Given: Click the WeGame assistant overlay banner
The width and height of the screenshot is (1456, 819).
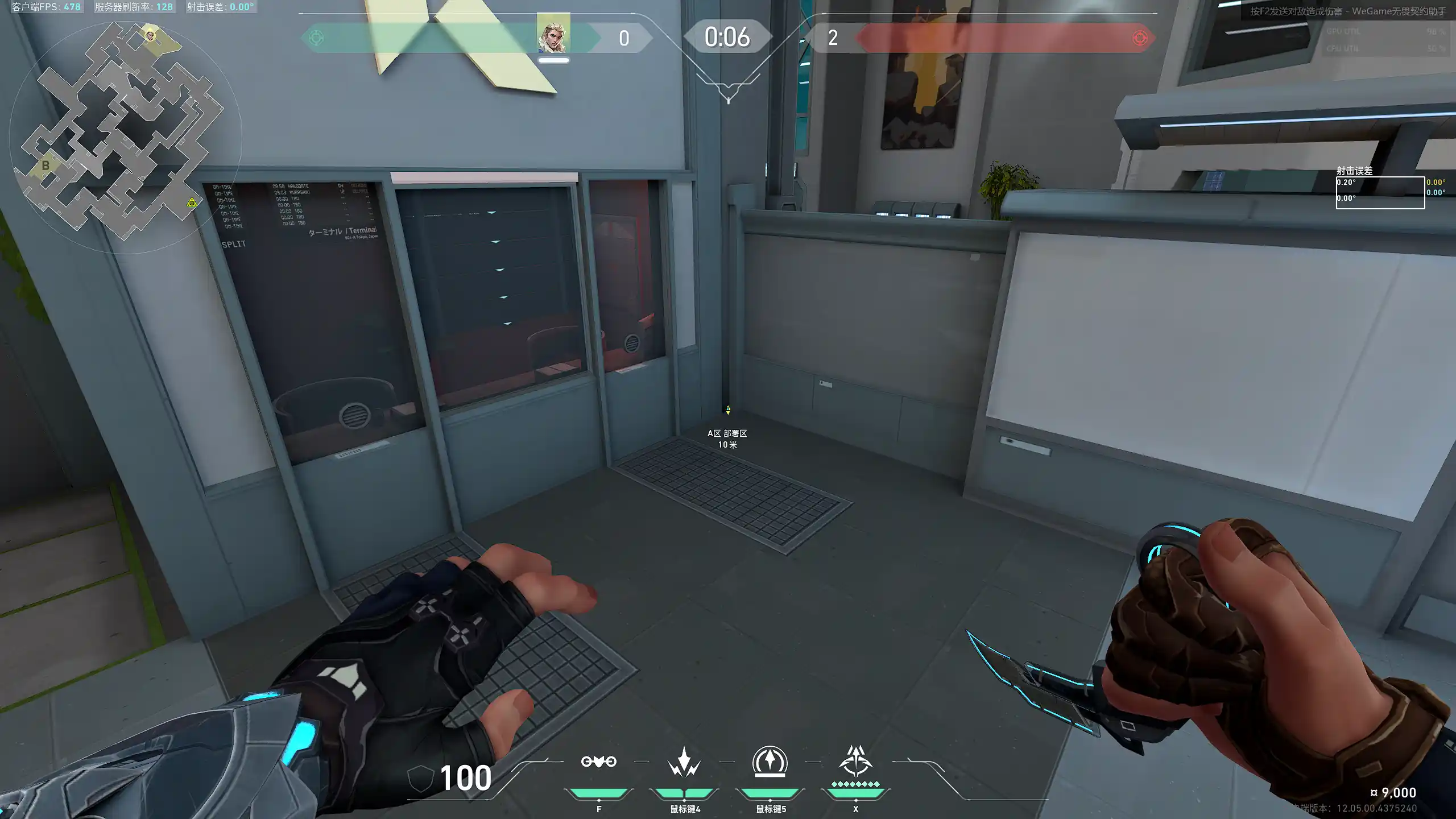Looking at the screenshot, I should click(1347, 11).
